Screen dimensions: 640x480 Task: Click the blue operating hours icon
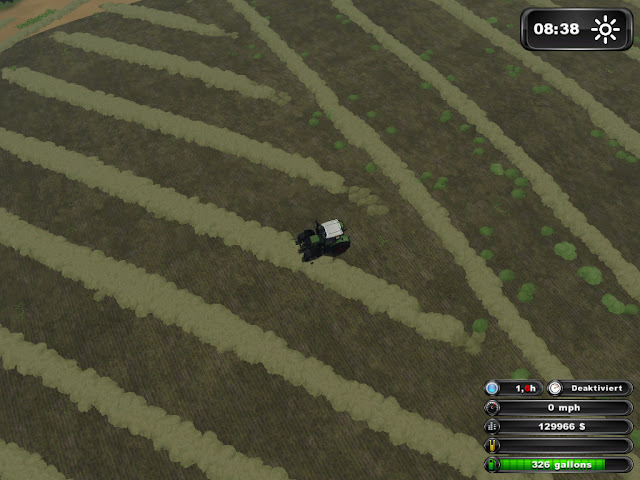point(492,387)
